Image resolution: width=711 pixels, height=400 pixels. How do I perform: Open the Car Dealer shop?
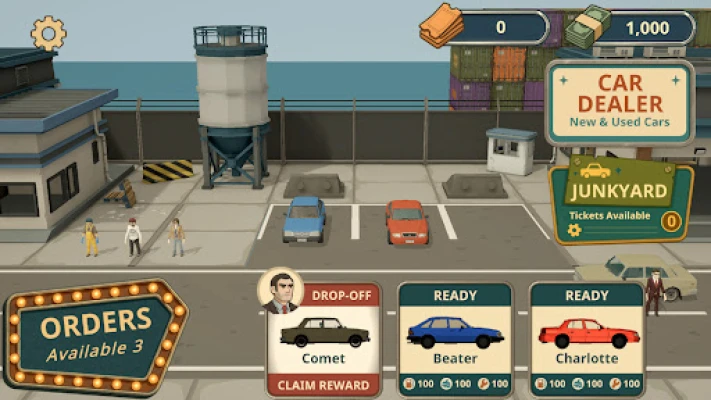pyautogui.click(x=619, y=103)
